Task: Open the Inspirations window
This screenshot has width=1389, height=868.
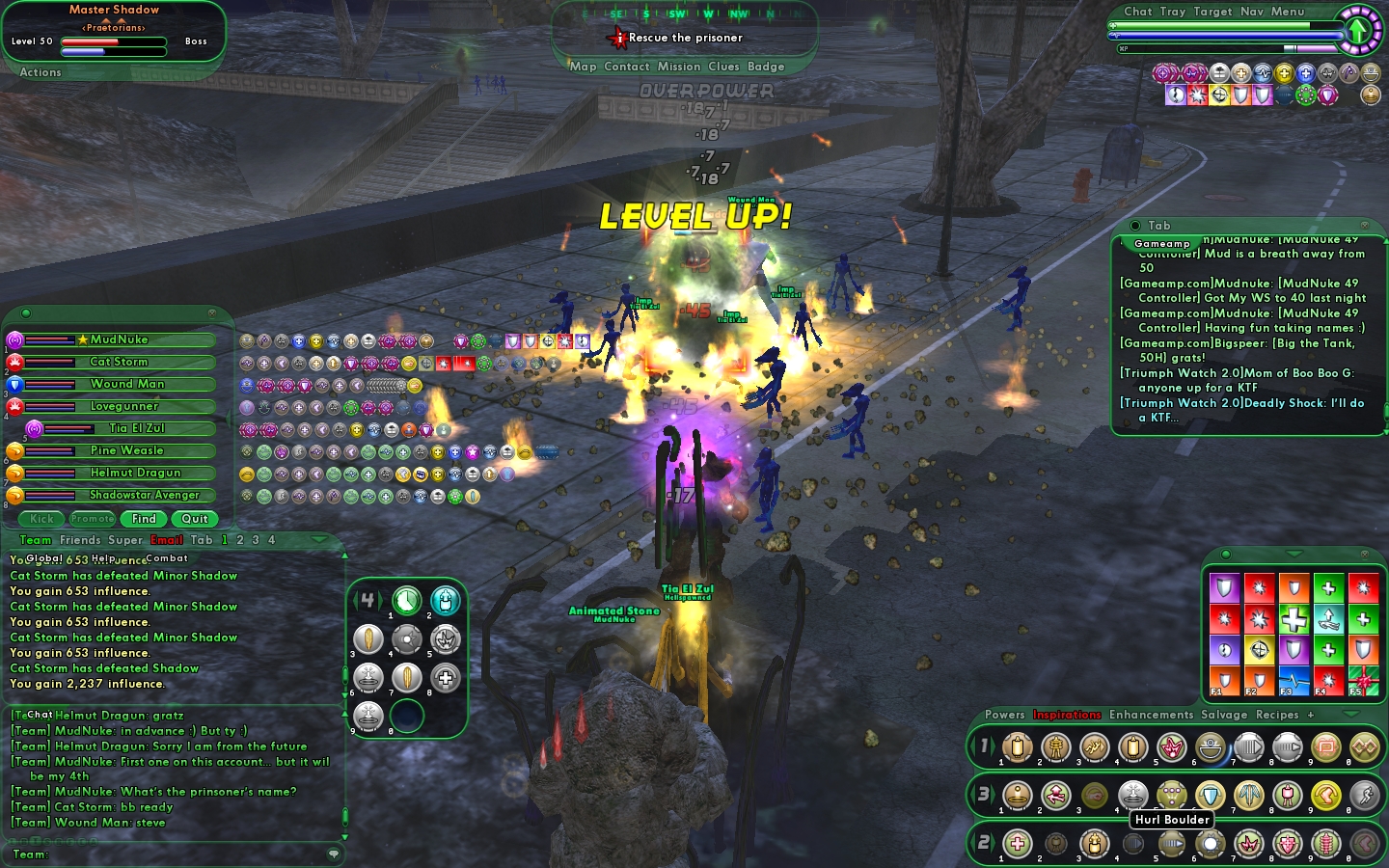Action: tap(1067, 715)
